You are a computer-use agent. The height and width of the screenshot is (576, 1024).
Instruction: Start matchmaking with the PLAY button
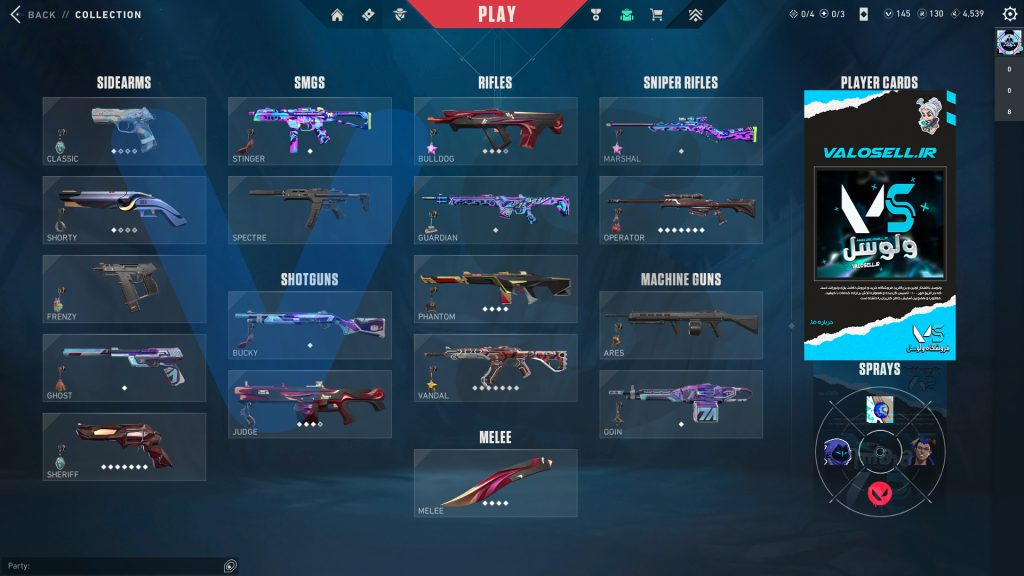497,14
